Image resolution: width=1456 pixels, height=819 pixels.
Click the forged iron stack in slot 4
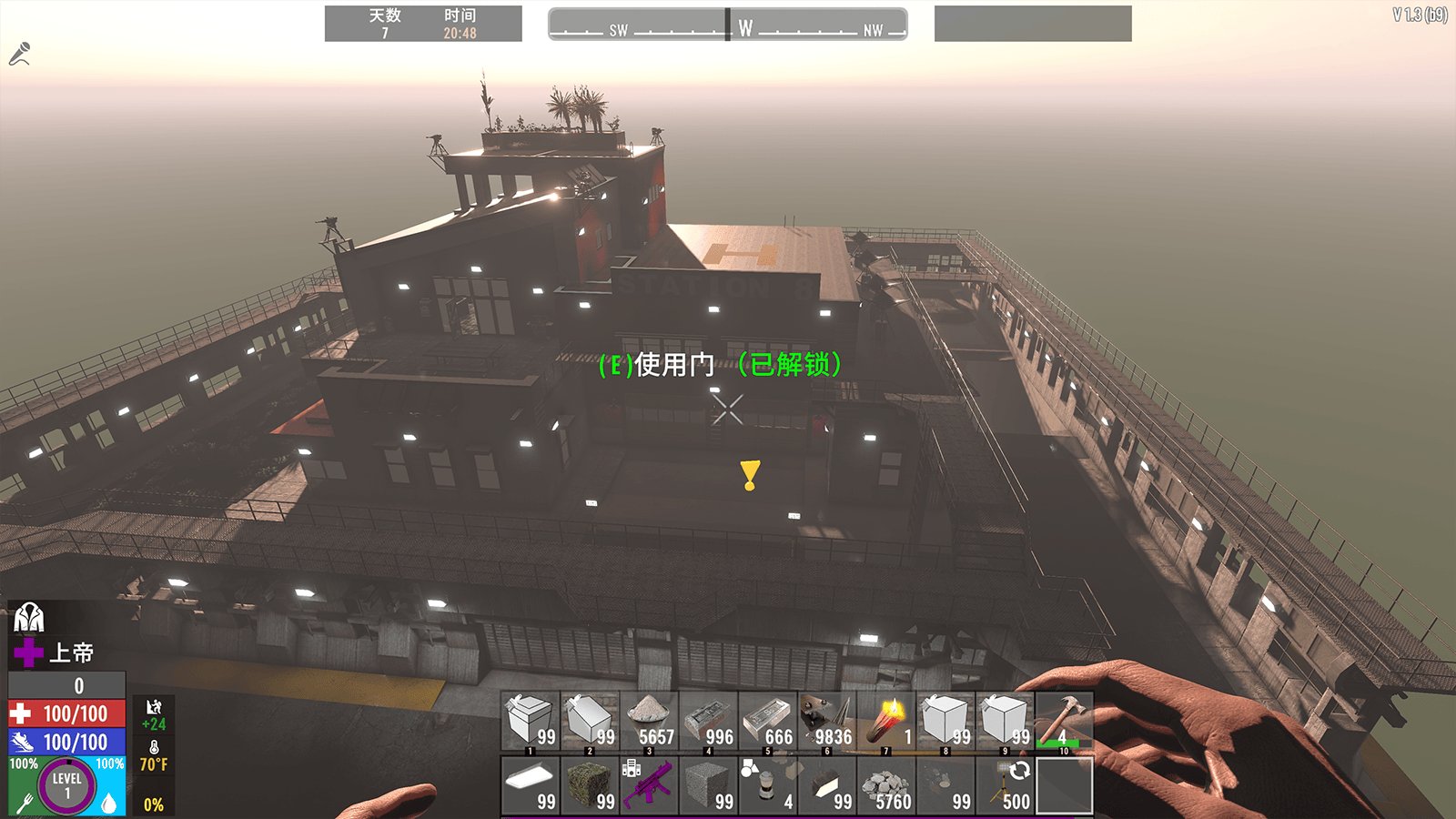tap(710, 722)
